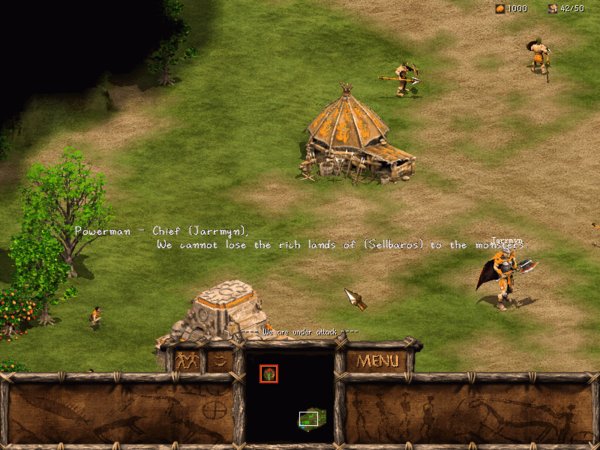The image size is (600, 450).
Task: Click the button left of the minimap frame
Action: pyautogui.click(x=220, y=360)
